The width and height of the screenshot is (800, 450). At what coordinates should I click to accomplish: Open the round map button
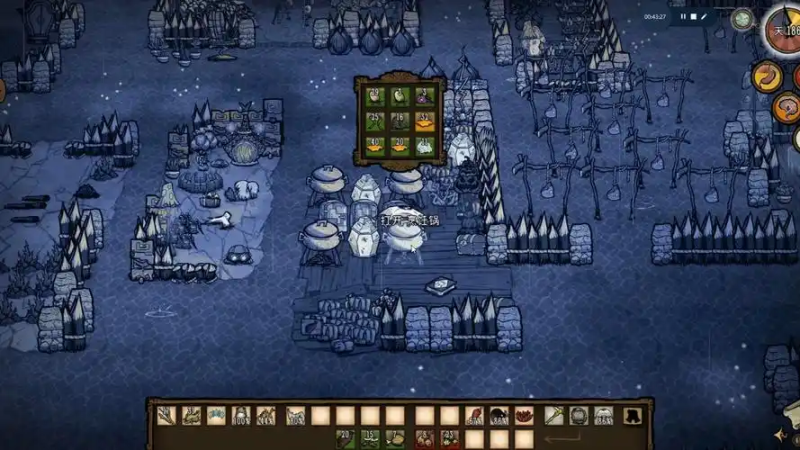[742, 18]
